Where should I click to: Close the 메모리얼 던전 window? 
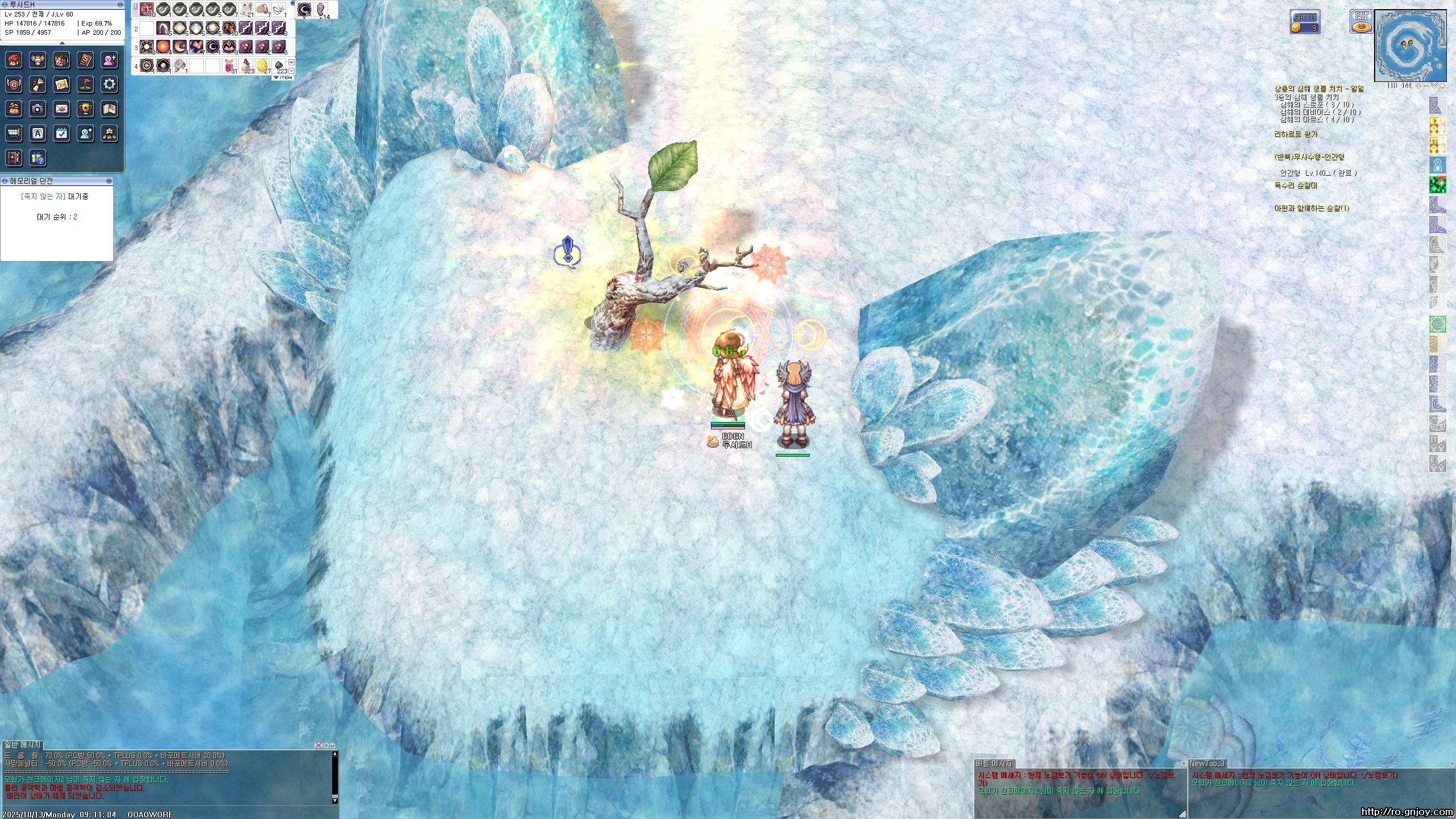coord(109,181)
